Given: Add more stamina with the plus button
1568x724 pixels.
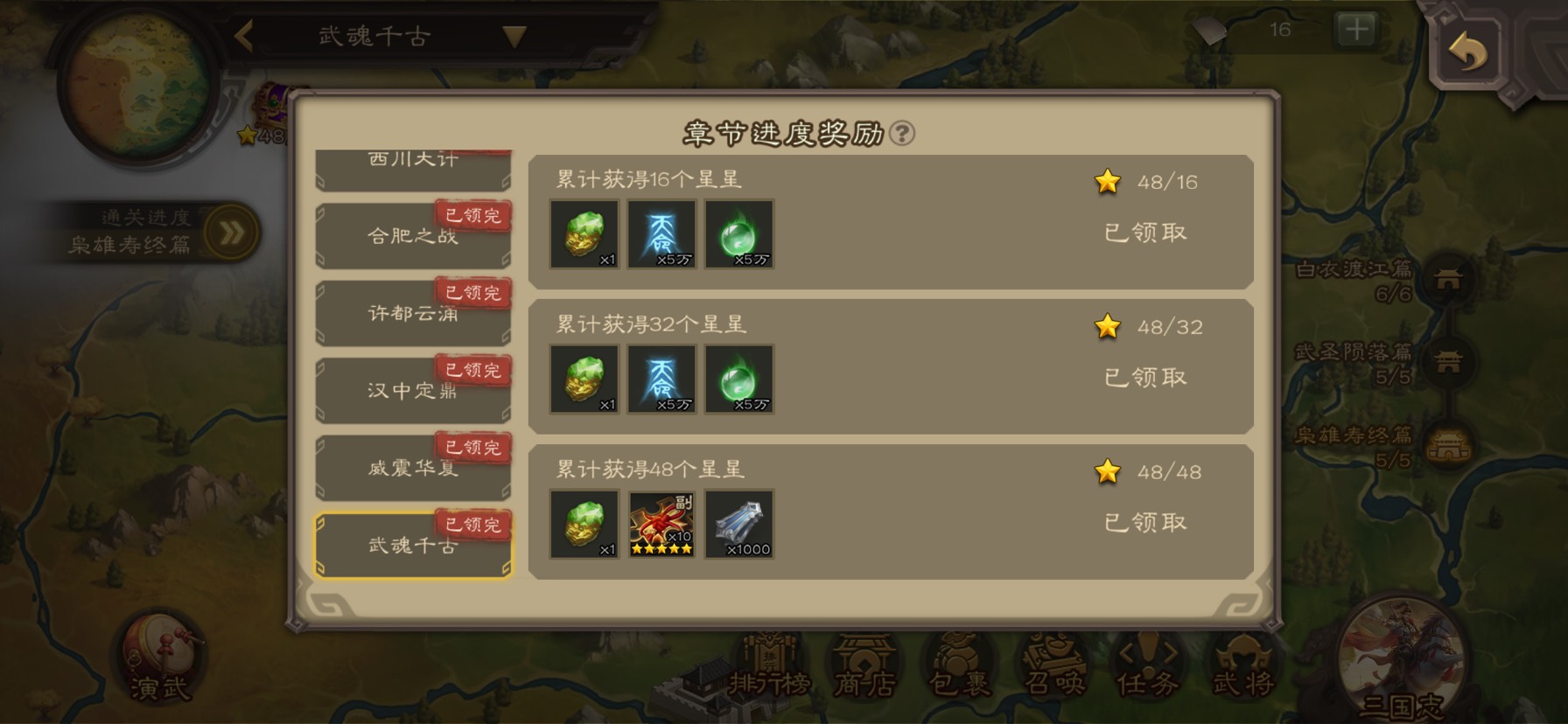Looking at the screenshot, I should point(1355,31).
